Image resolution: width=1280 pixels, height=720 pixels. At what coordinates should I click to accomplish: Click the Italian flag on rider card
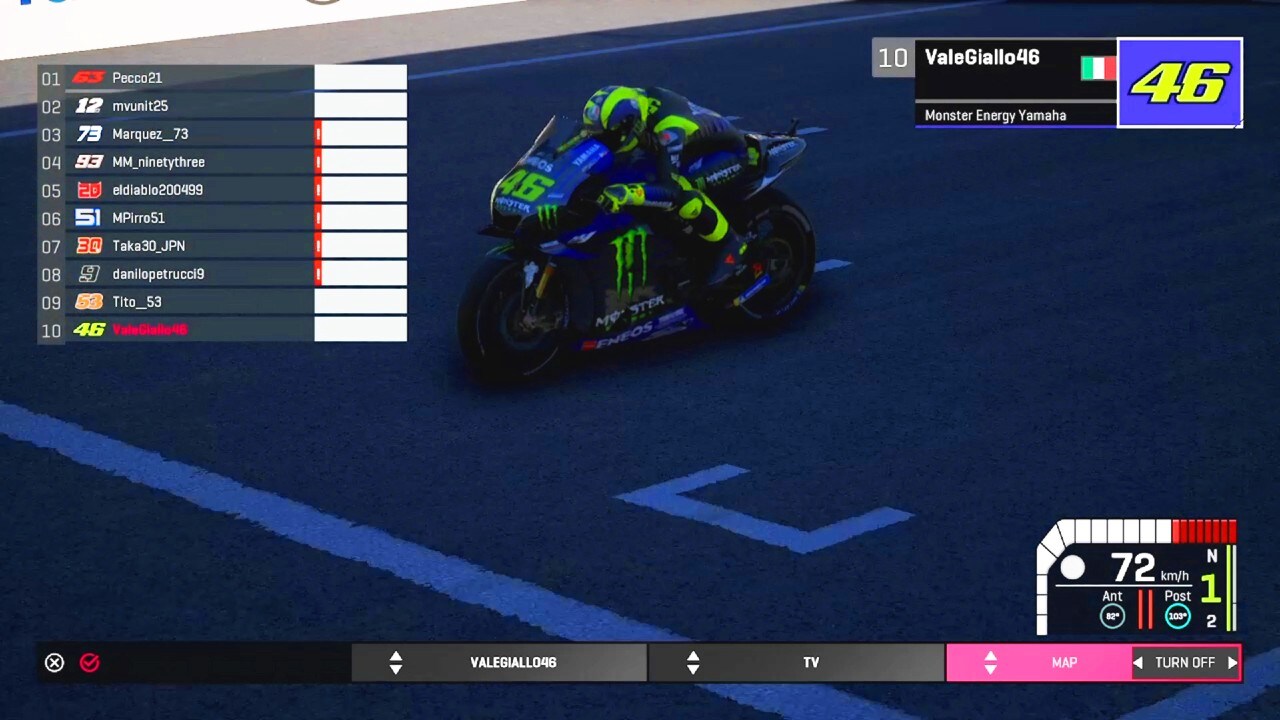[x=1096, y=68]
